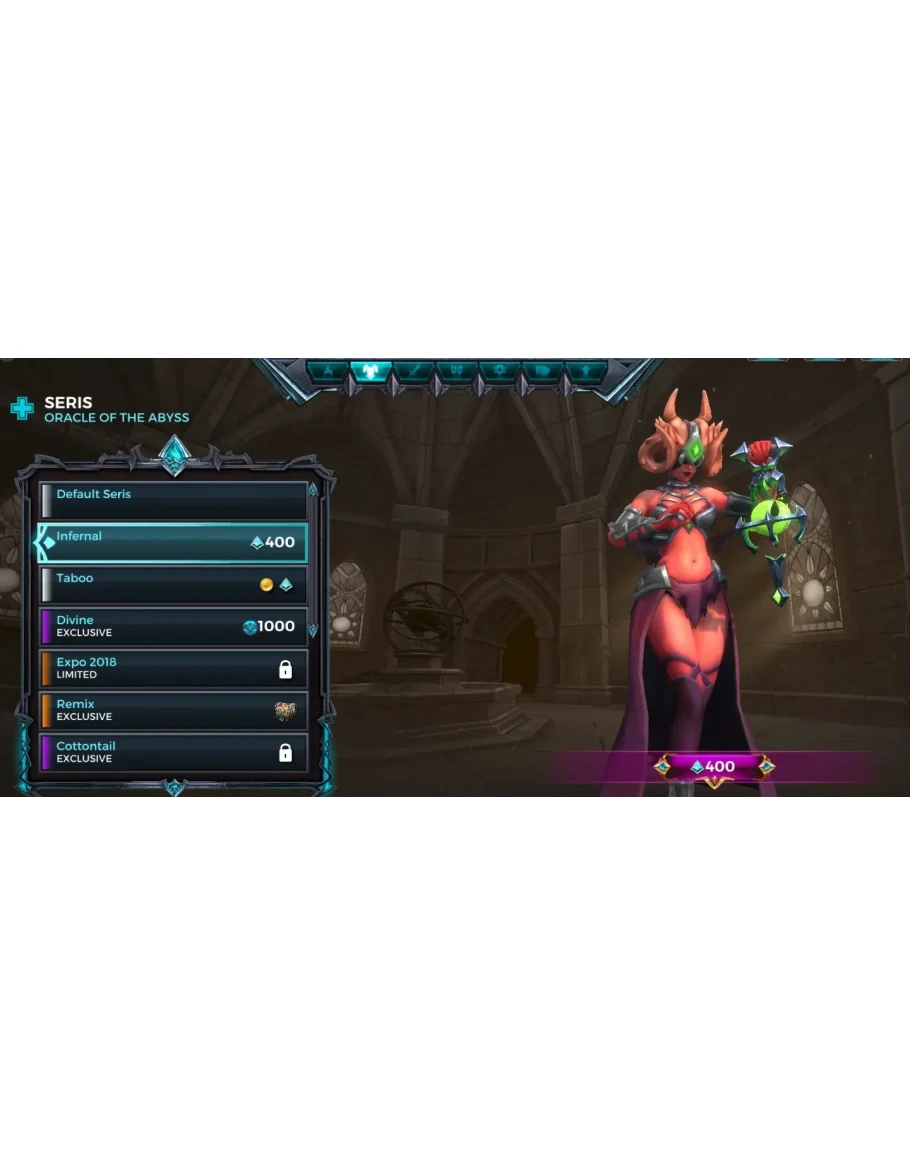This screenshot has height=1155, width=910.
Task: Choose the Infernal skin row
Action: (173, 542)
